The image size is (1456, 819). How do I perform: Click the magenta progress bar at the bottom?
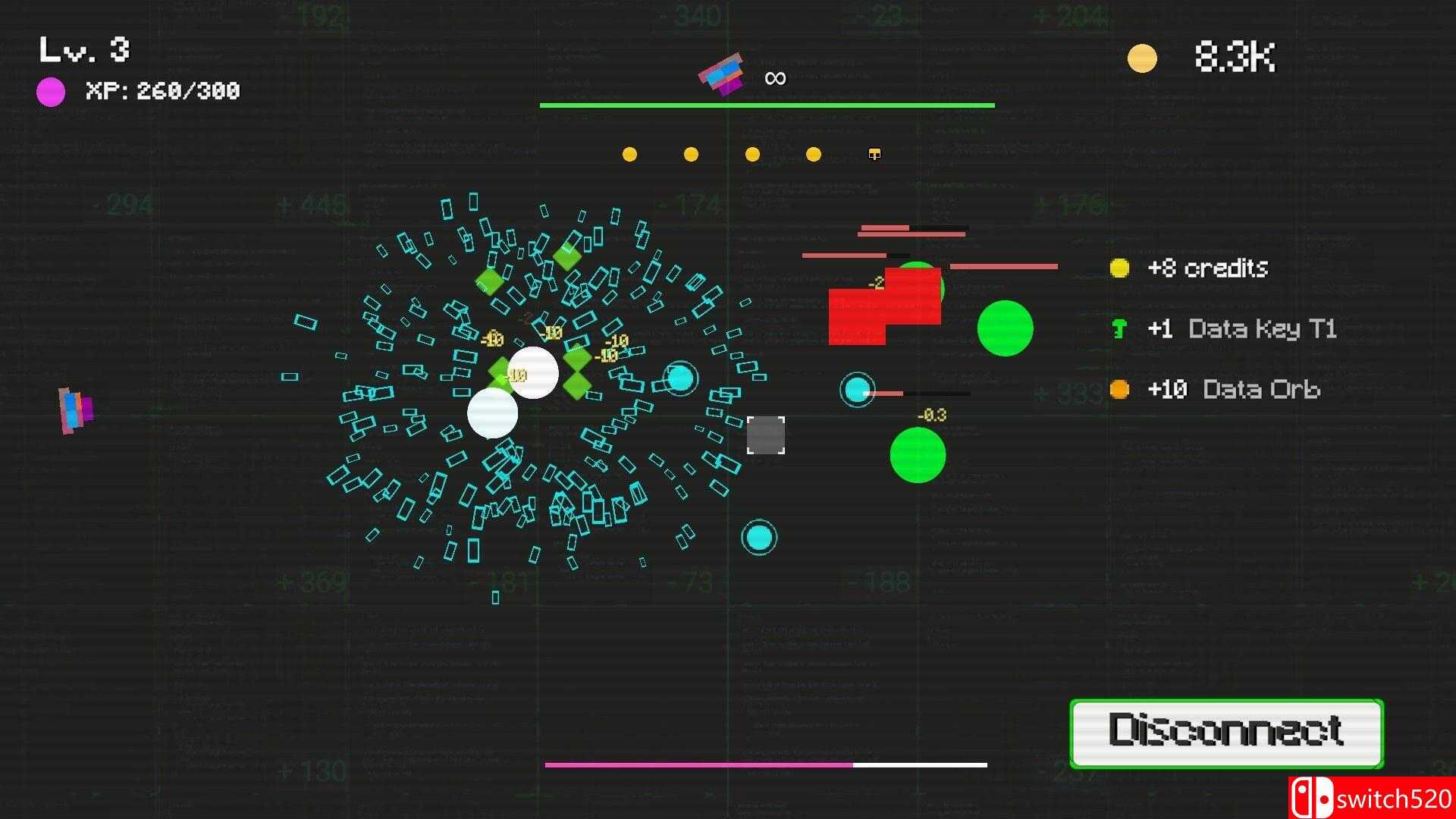point(698,766)
